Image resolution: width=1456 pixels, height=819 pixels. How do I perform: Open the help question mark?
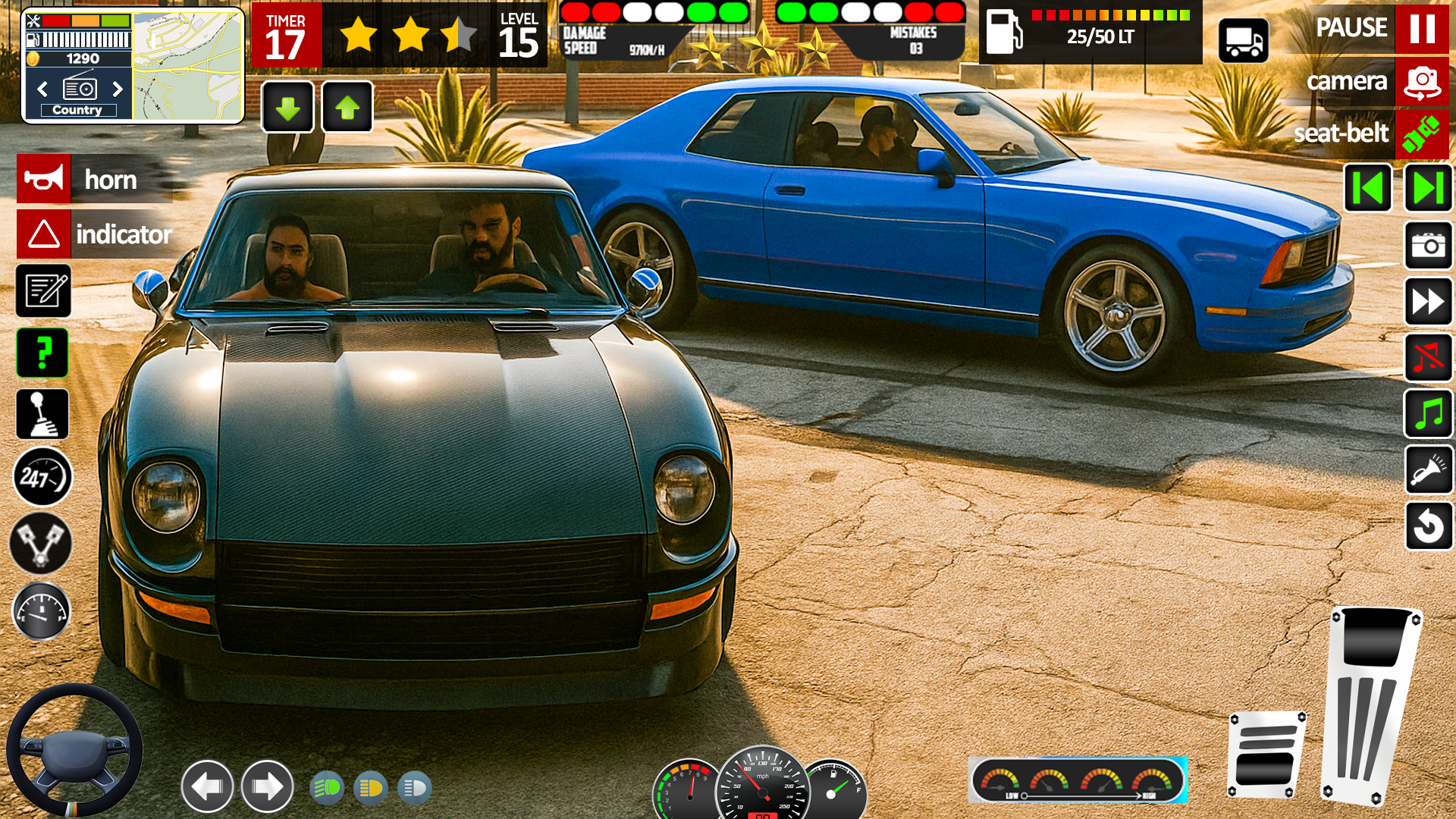pyautogui.click(x=43, y=353)
